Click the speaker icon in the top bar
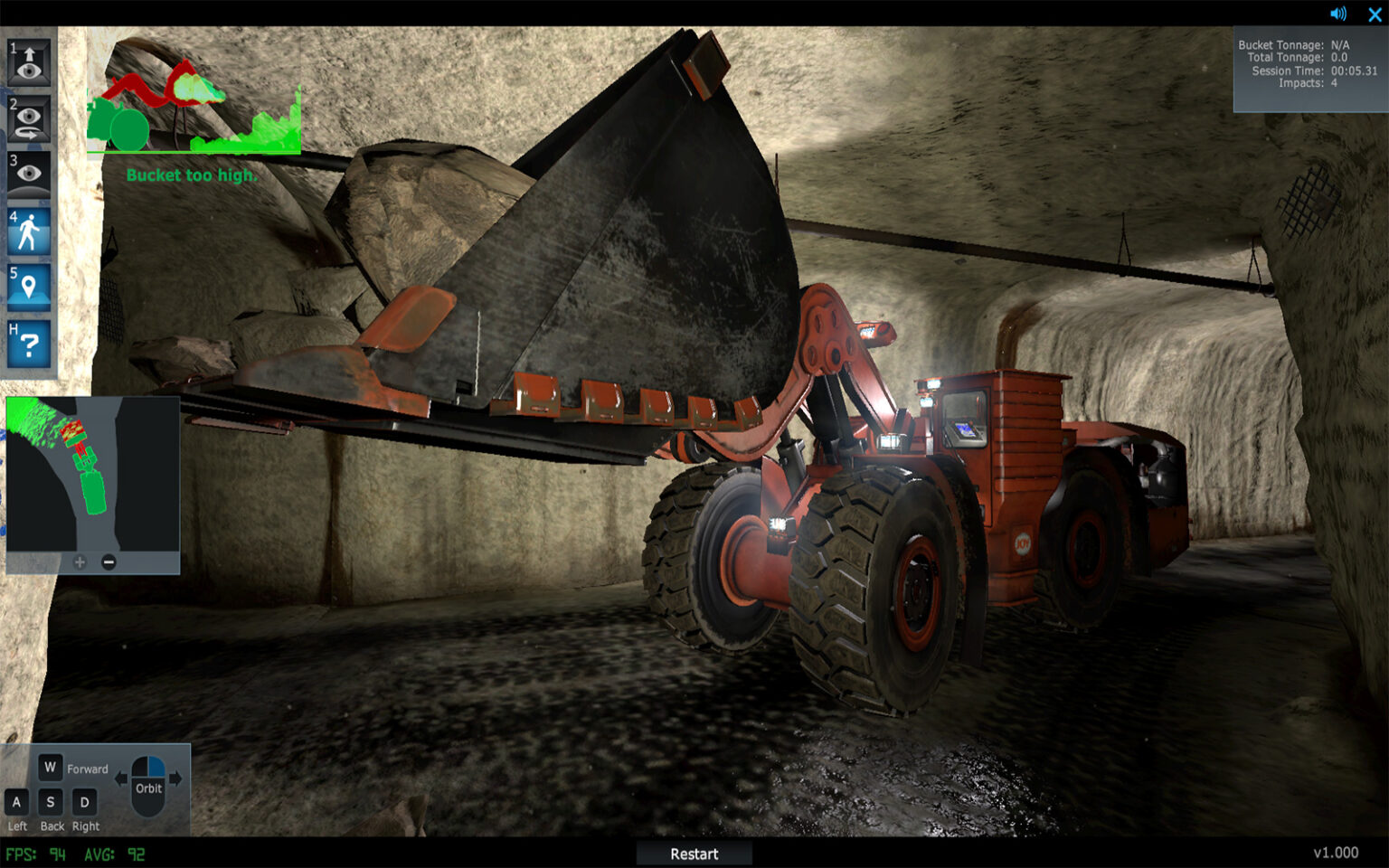 (1337, 14)
